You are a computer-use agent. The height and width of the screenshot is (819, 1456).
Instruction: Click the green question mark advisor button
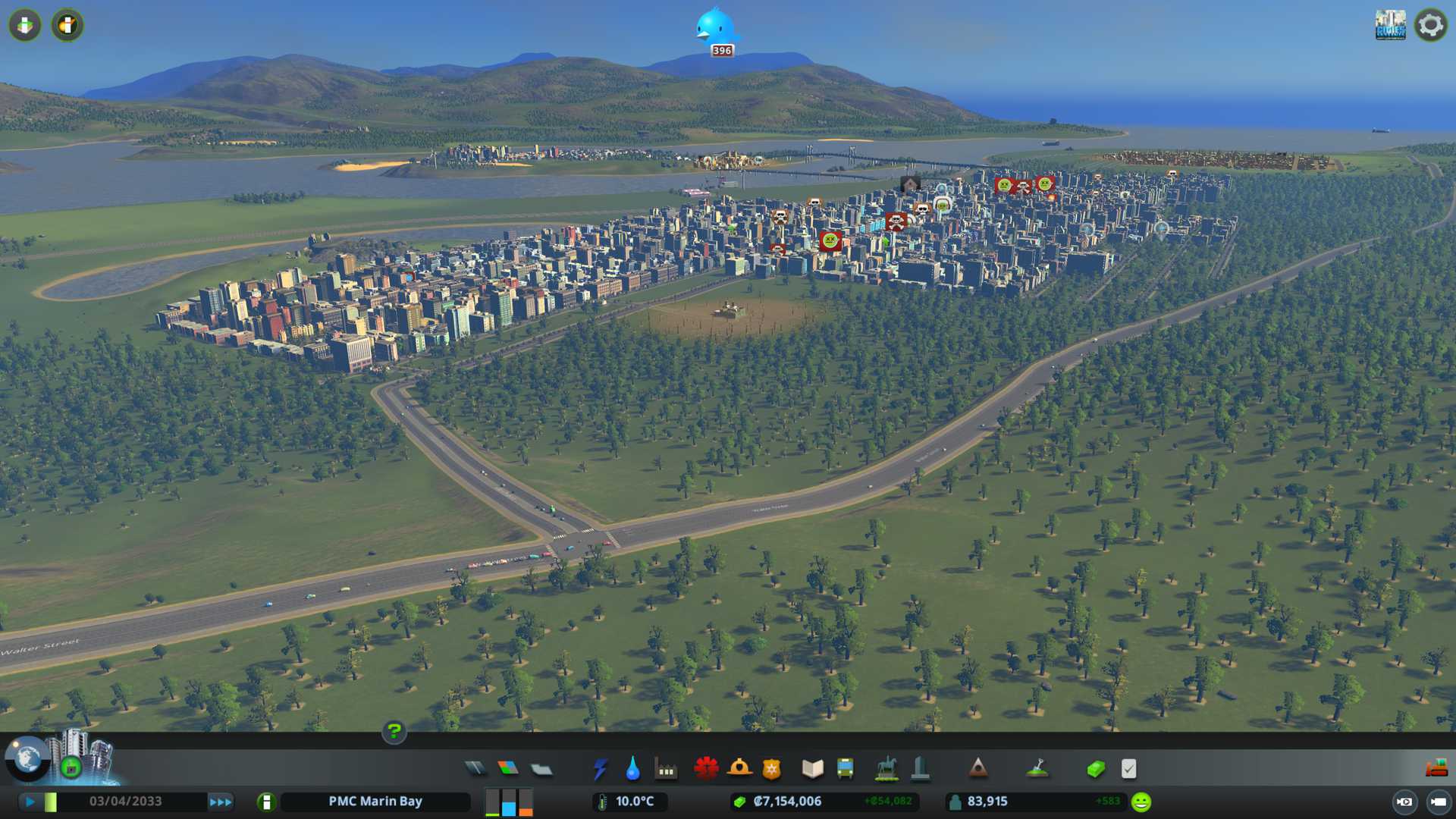click(x=394, y=732)
